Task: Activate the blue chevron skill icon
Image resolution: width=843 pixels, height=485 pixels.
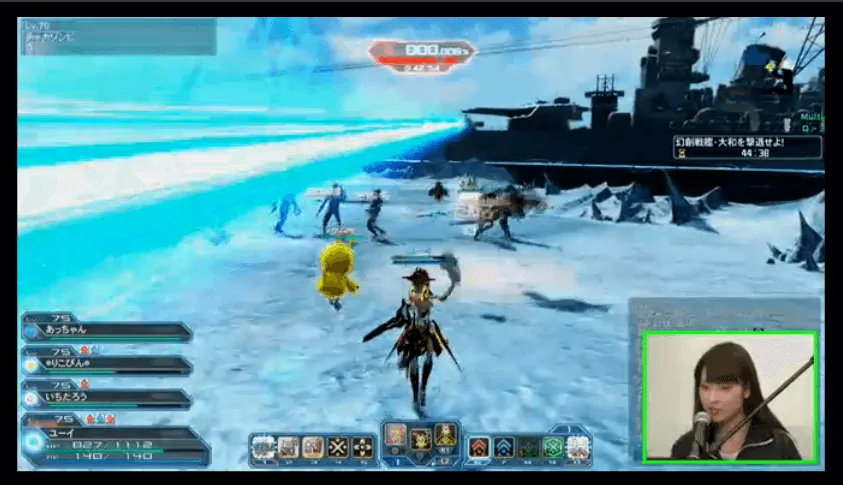Action: pyautogui.click(x=504, y=446)
